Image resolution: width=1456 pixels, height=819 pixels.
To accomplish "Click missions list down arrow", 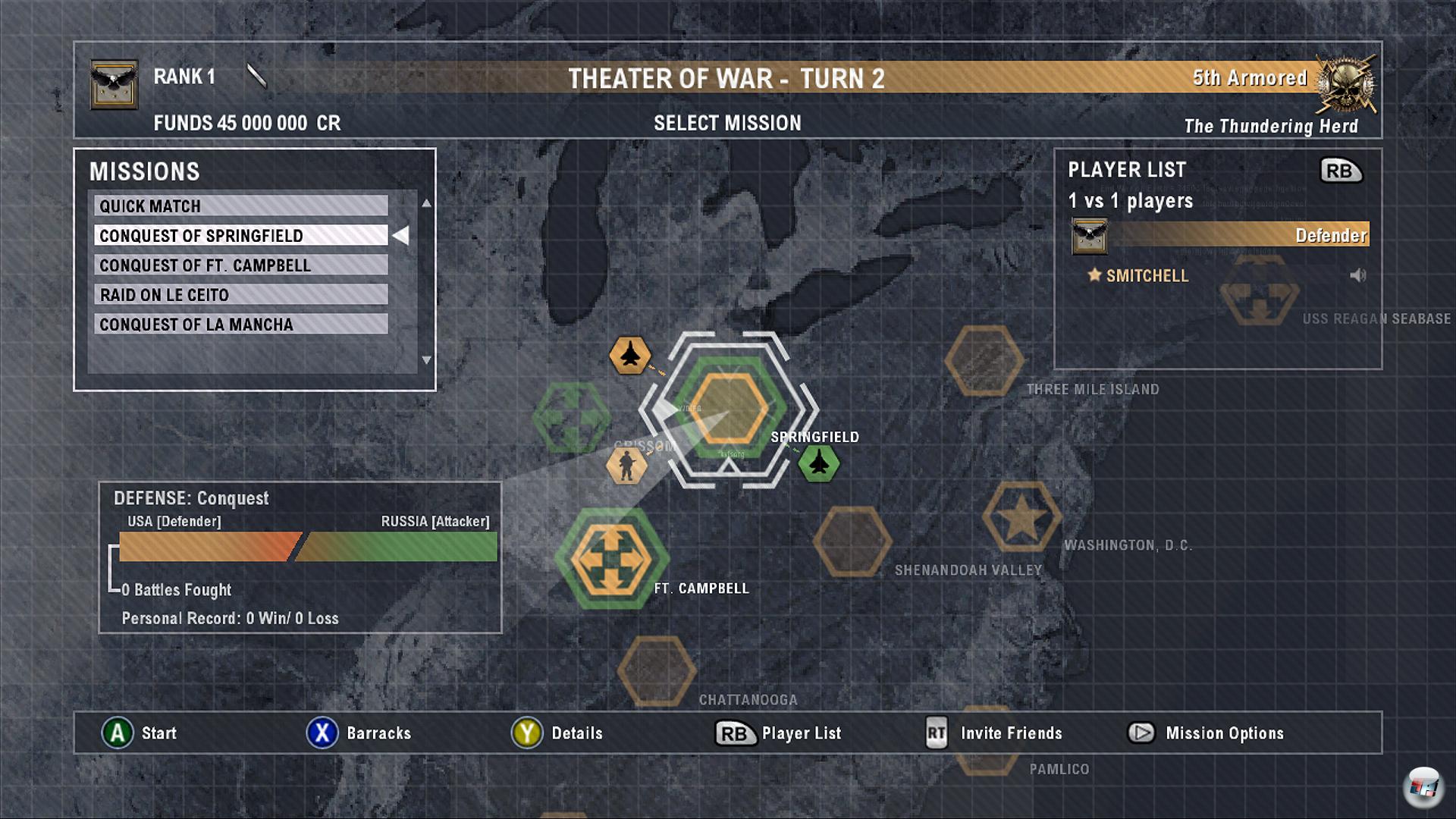I will point(426,360).
